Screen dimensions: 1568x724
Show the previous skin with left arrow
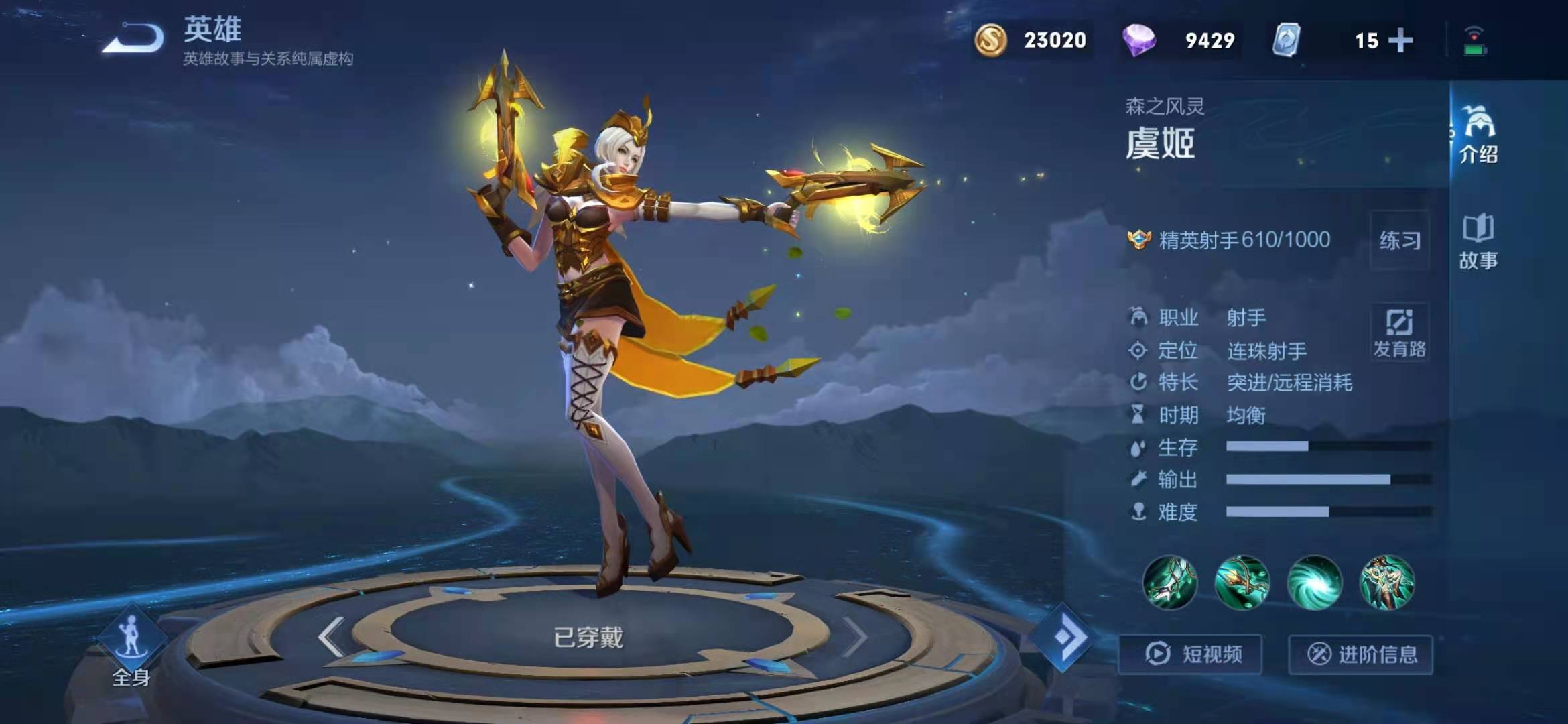(332, 636)
